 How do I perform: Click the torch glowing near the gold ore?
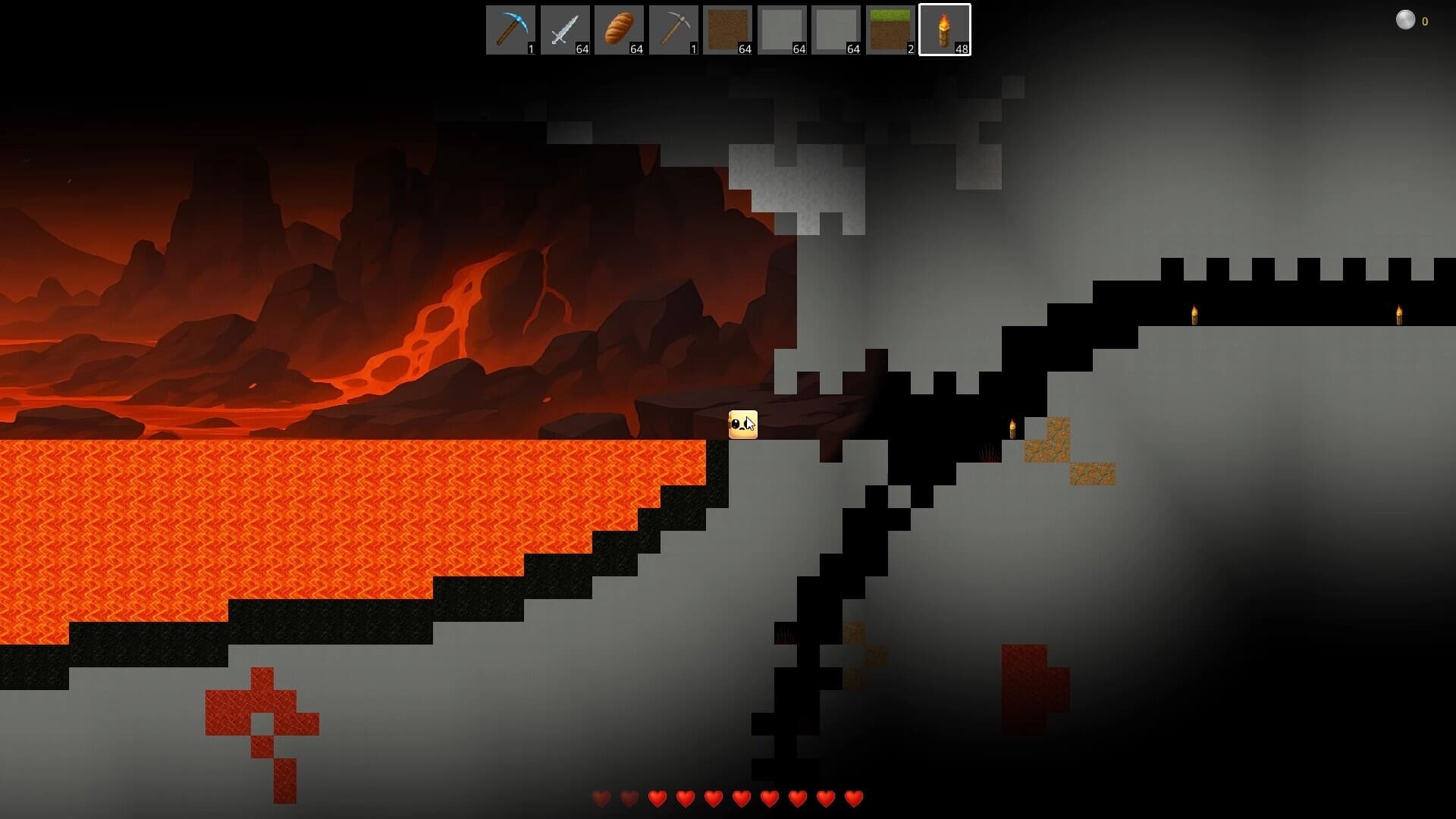click(1011, 428)
